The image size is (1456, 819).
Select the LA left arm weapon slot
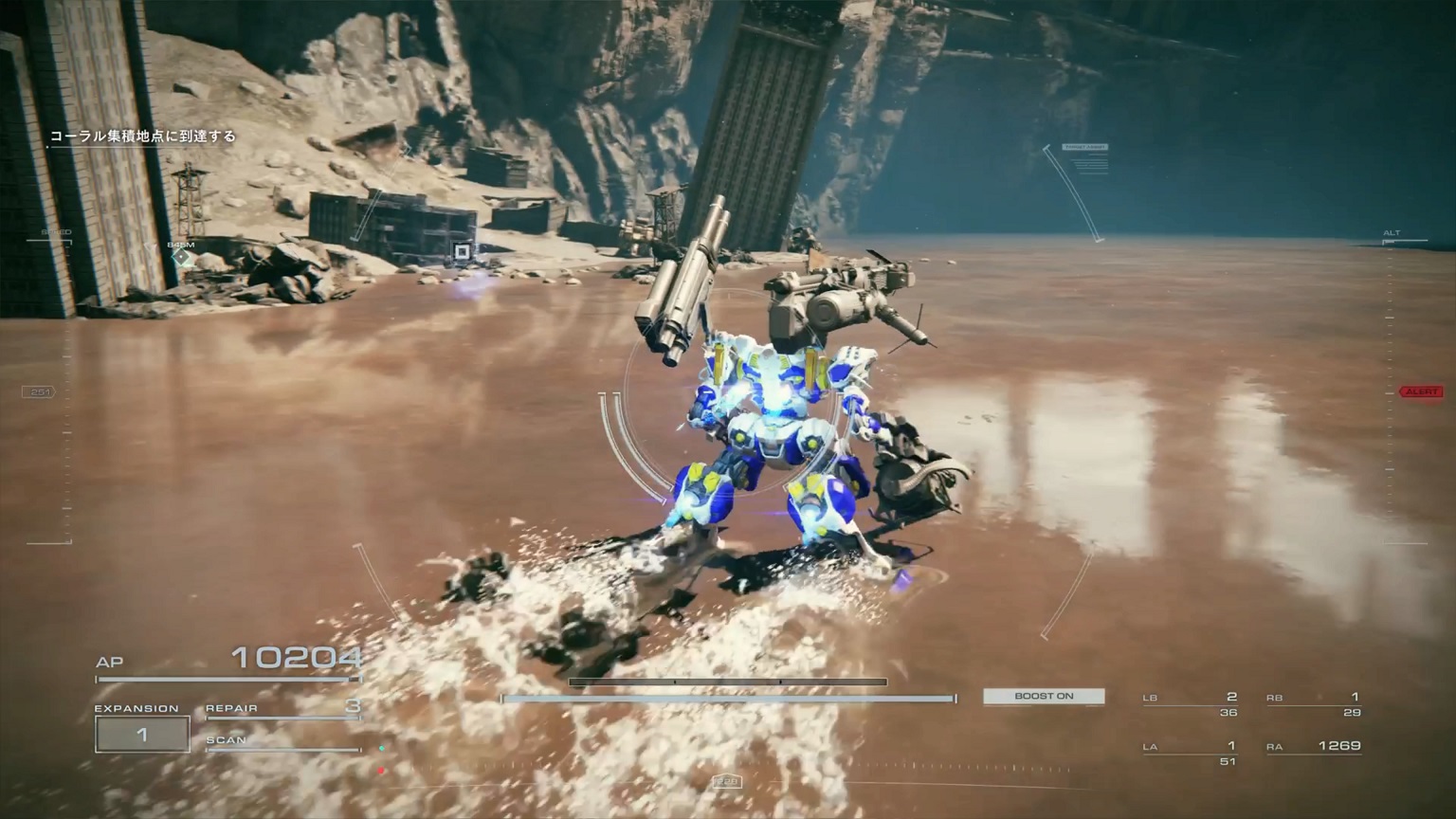(x=1191, y=753)
